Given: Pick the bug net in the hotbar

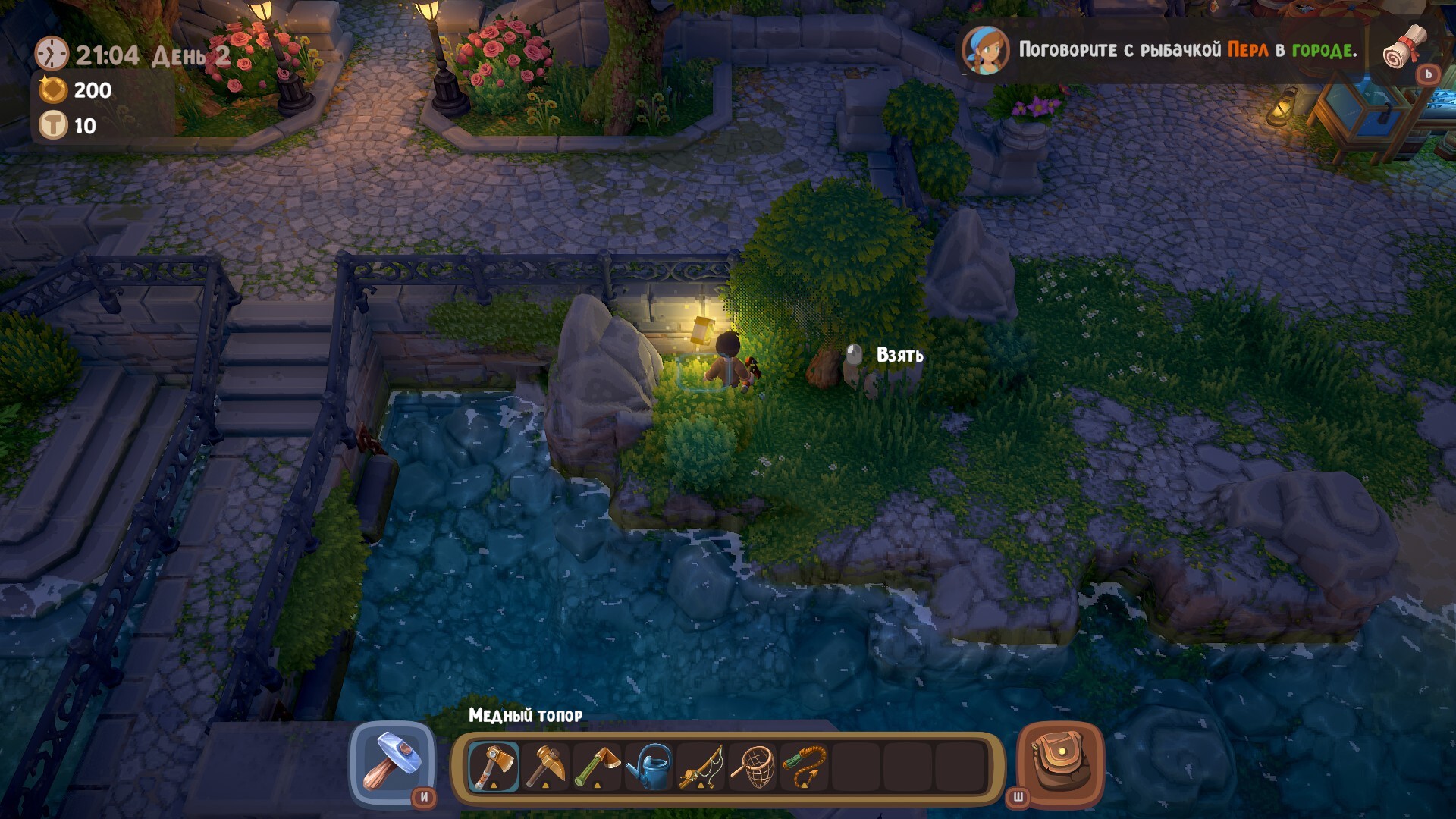Looking at the screenshot, I should pos(753,767).
